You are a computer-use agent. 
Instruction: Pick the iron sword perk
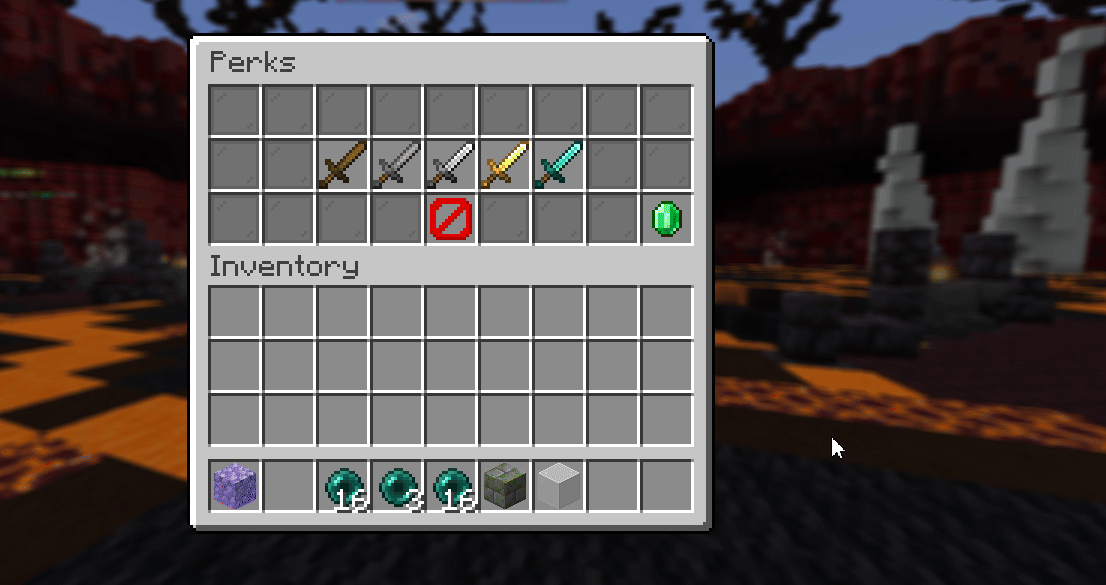pos(451,165)
